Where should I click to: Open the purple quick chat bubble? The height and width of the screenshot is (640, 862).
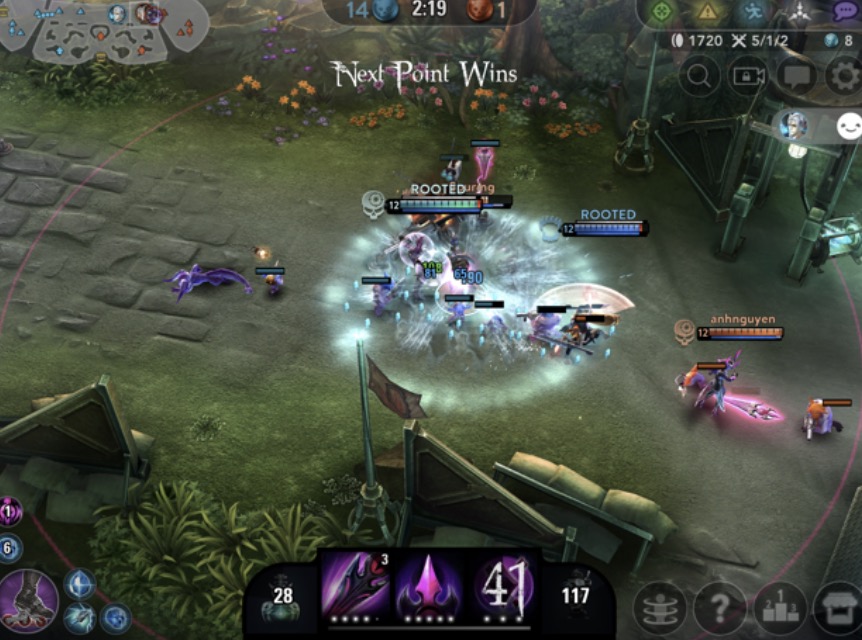845,12
